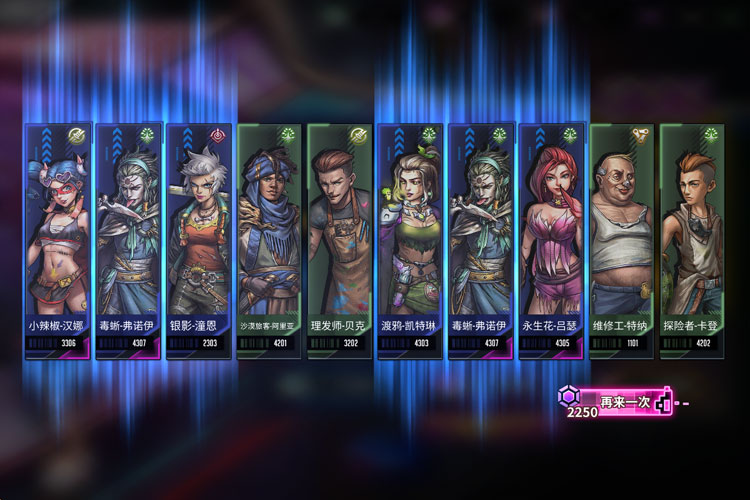This screenshot has width=750, height=500.
Task: View the 理发师-贝克 barber card
Action: pyautogui.click(x=340, y=240)
